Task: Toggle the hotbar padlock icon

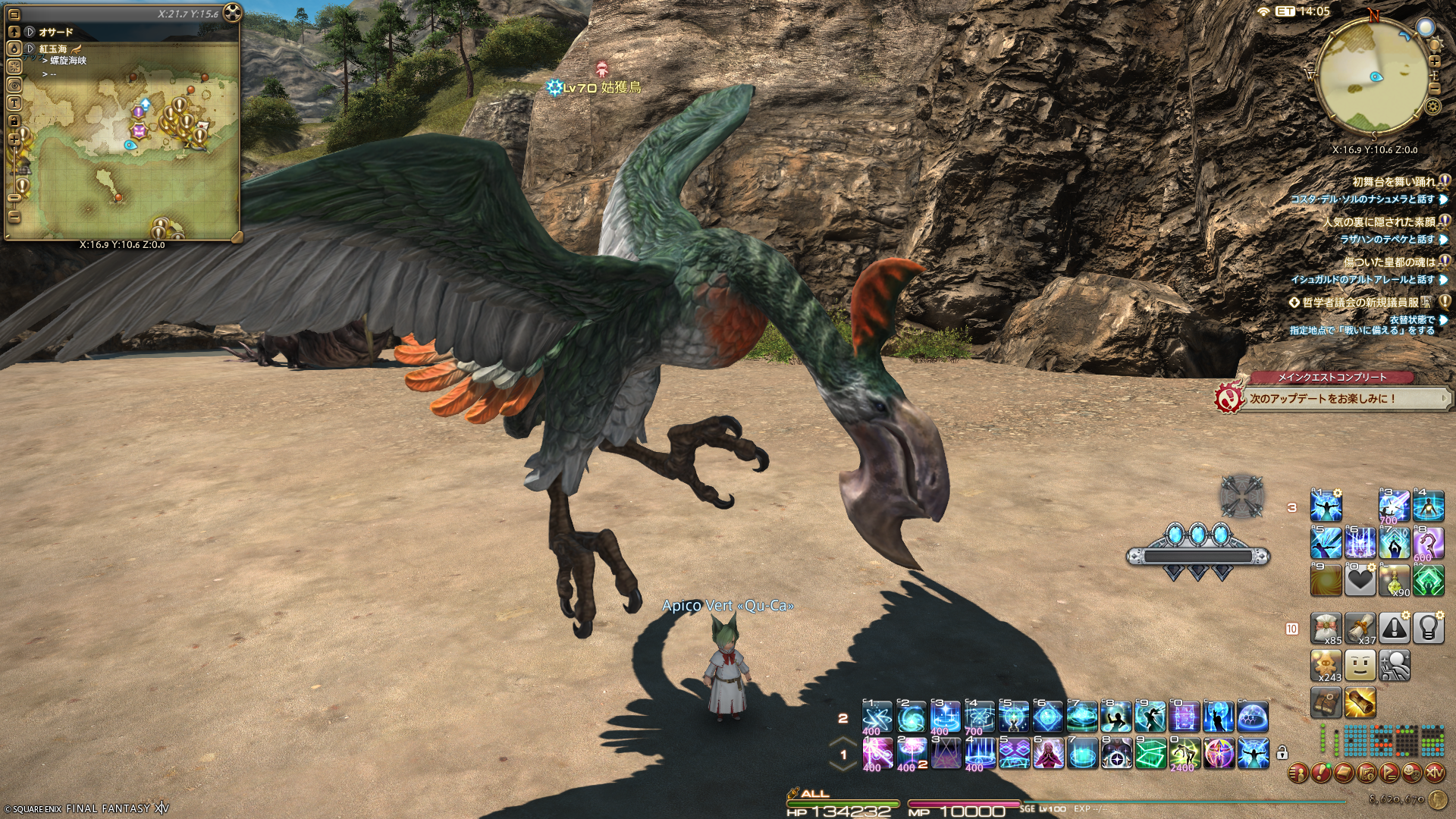Action: coord(1282,753)
